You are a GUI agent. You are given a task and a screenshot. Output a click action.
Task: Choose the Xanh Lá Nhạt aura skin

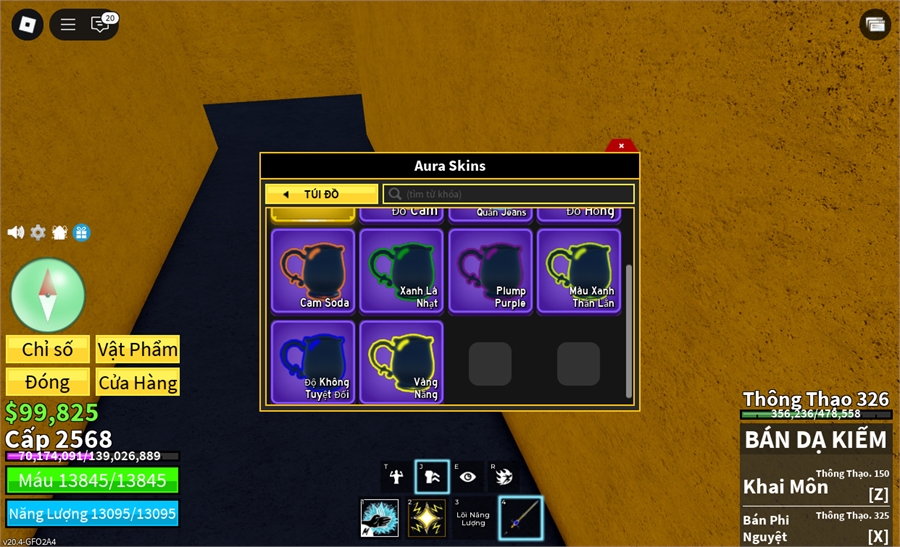click(x=401, y=270)
